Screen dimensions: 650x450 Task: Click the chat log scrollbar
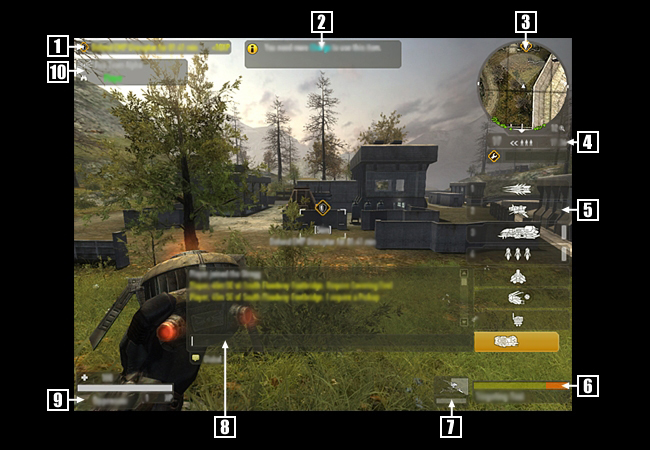click(x=463, y=297)
